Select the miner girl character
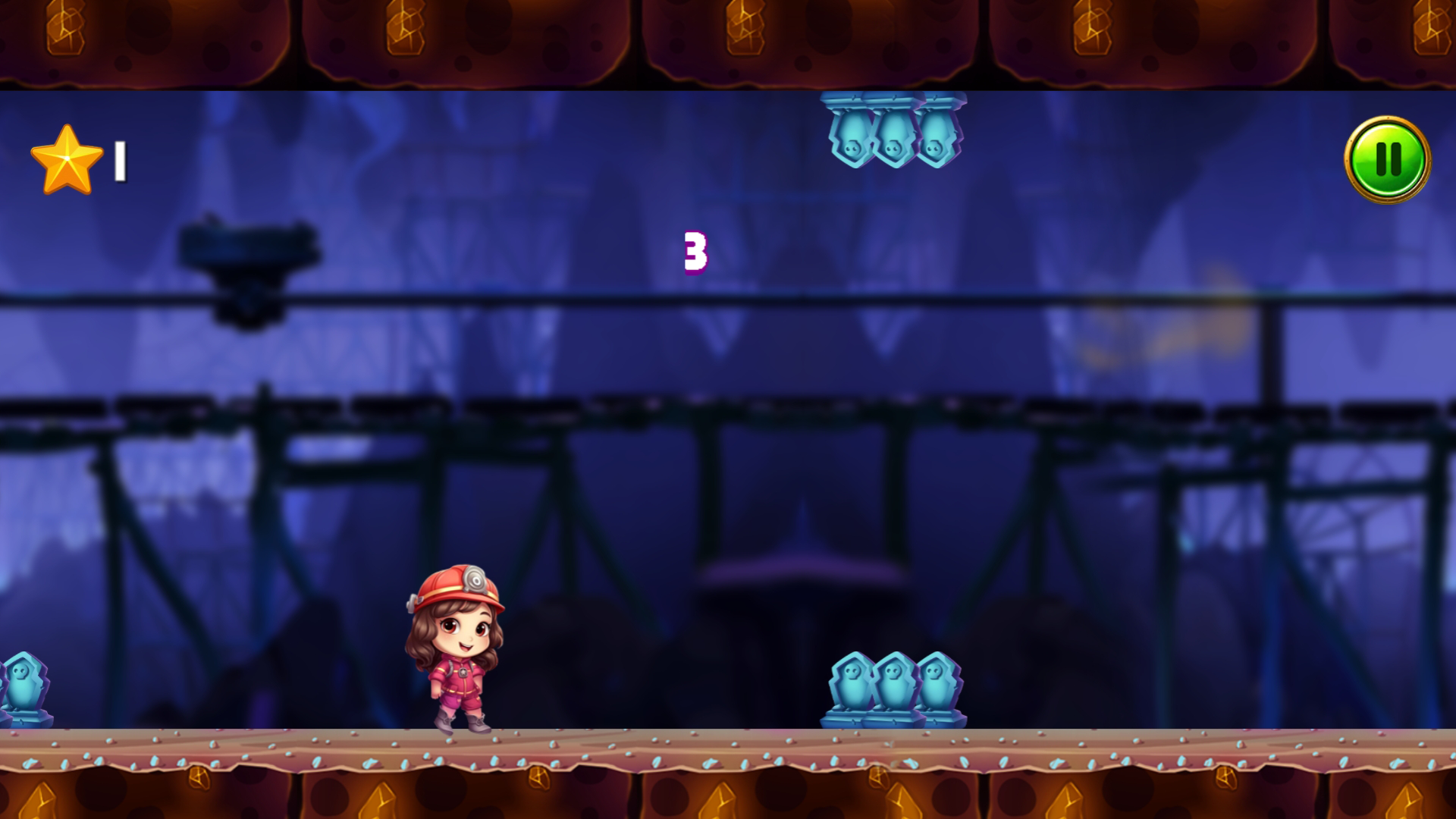The height and width of the screenshot is (819, 1456). tap(455, 652)
